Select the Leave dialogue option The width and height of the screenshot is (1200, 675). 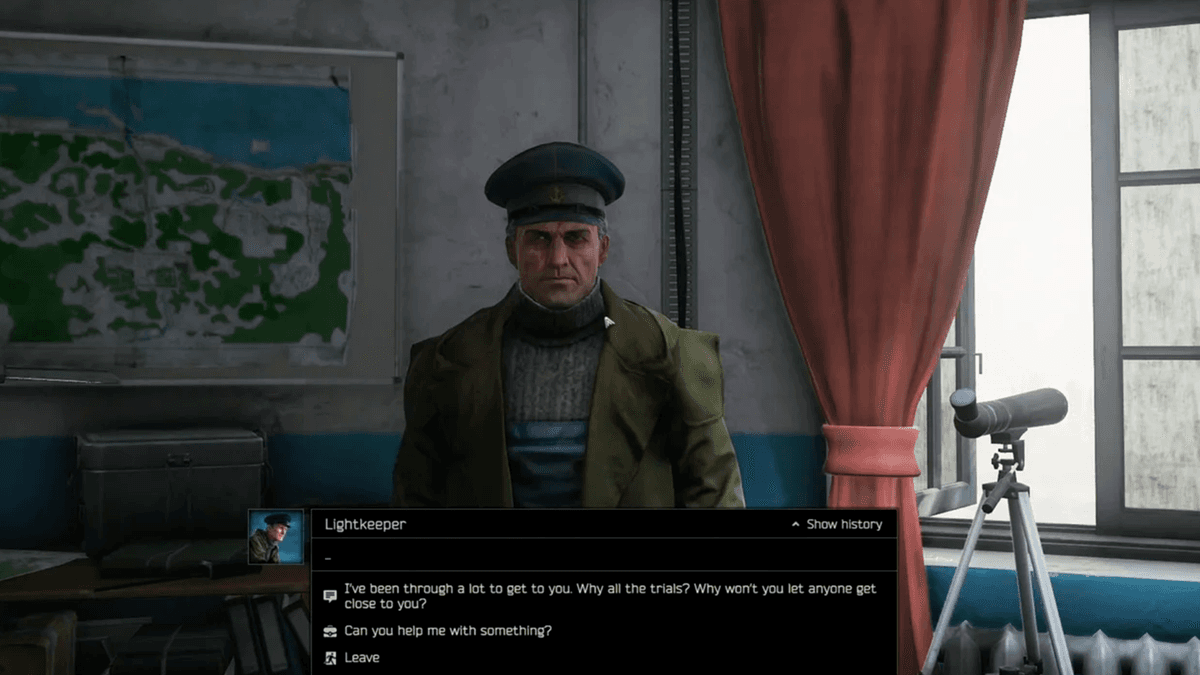(361, 658)
